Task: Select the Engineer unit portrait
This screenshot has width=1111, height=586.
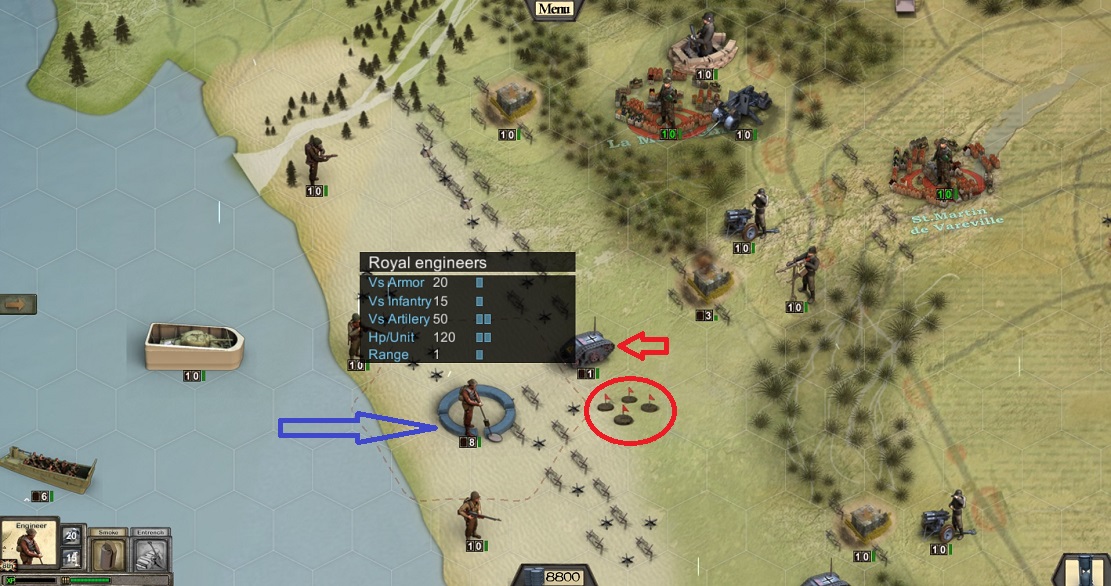Action: 28,546
